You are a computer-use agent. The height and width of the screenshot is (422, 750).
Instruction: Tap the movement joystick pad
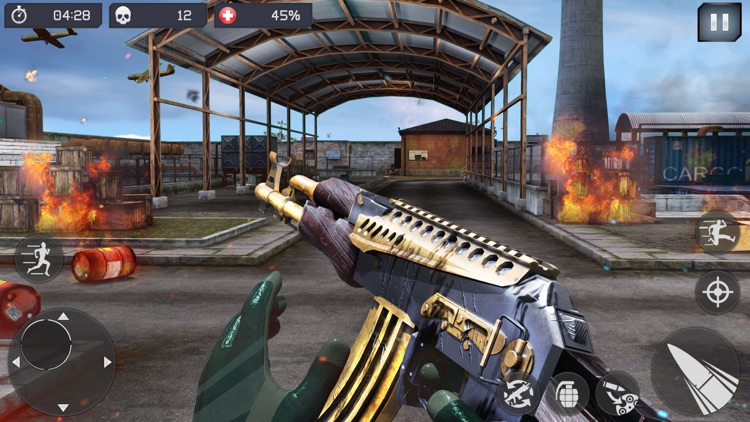(x=60, y=361)
